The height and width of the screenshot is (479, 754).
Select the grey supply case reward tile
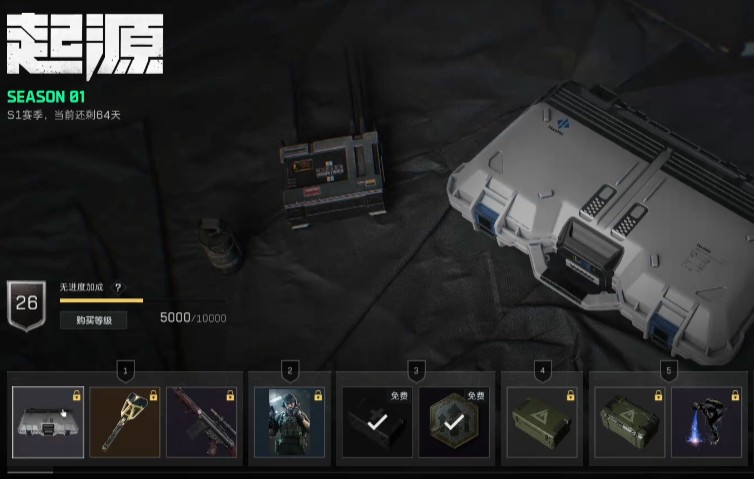click(x=48, y=422)
